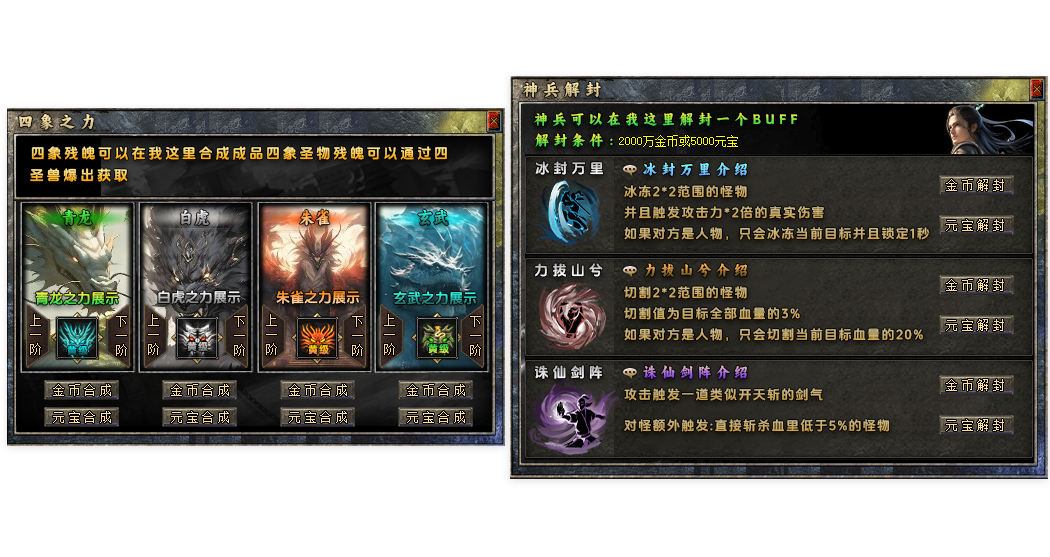Unseal 冰封万里 with 金币解封
Image resolution: width=1050 pixels, height=557 pixels.
click(976, 185)
